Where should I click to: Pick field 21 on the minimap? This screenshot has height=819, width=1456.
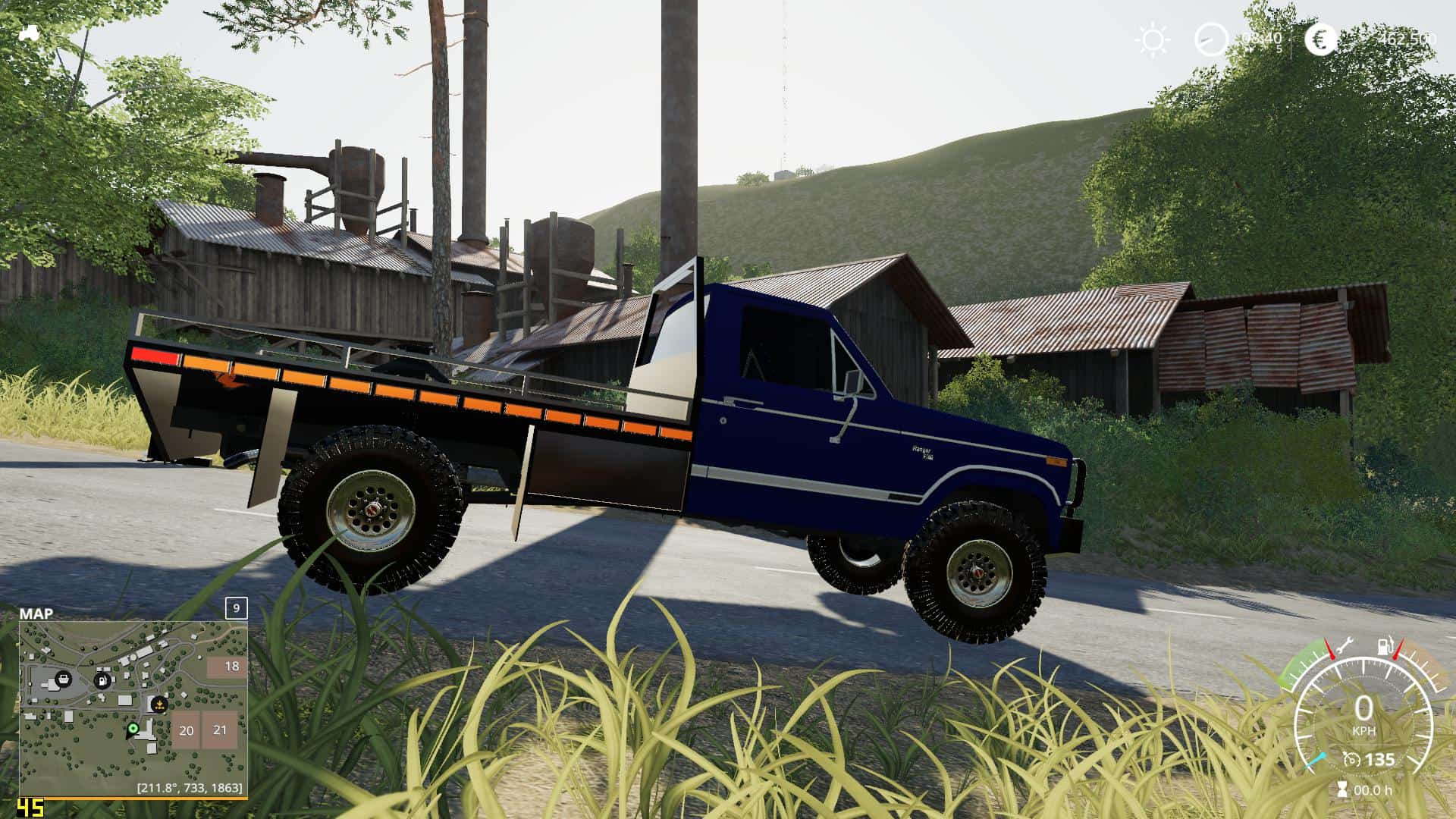221,730
